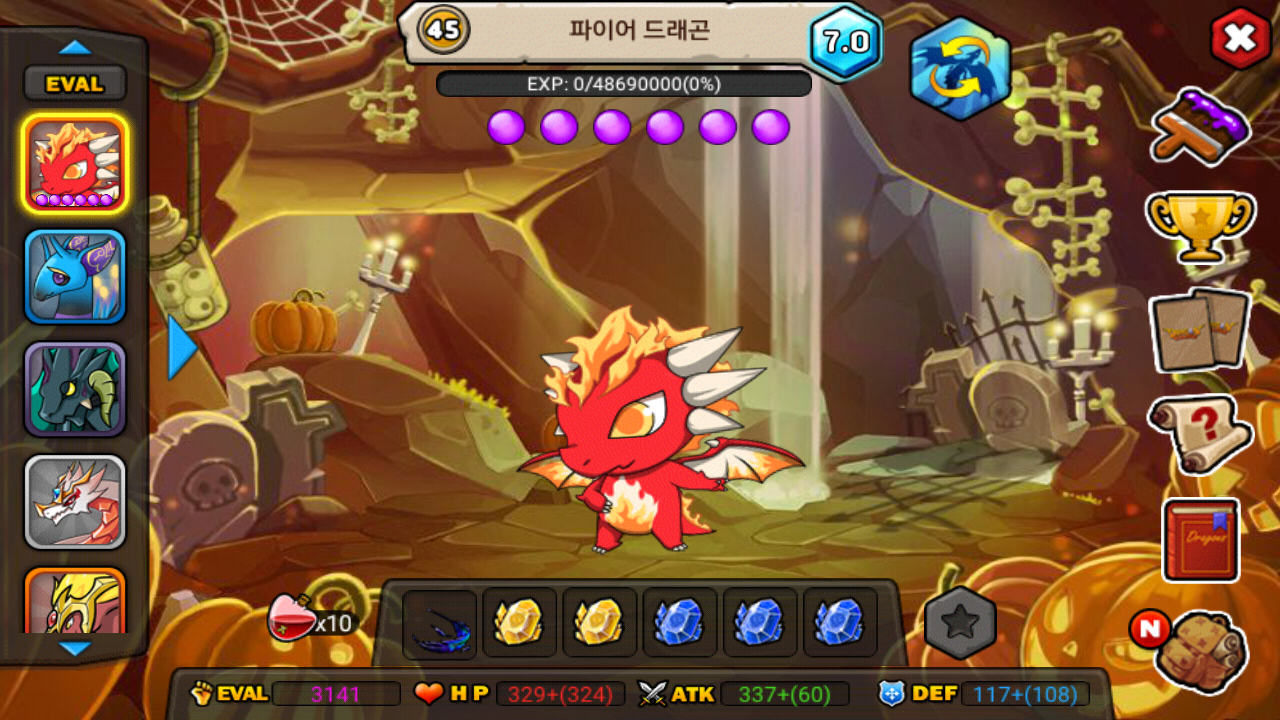Image resolution: width=1280 pixels, height=720 pixels.
Task: Open the purple paintbrush icon
Action: (1201, 126)
